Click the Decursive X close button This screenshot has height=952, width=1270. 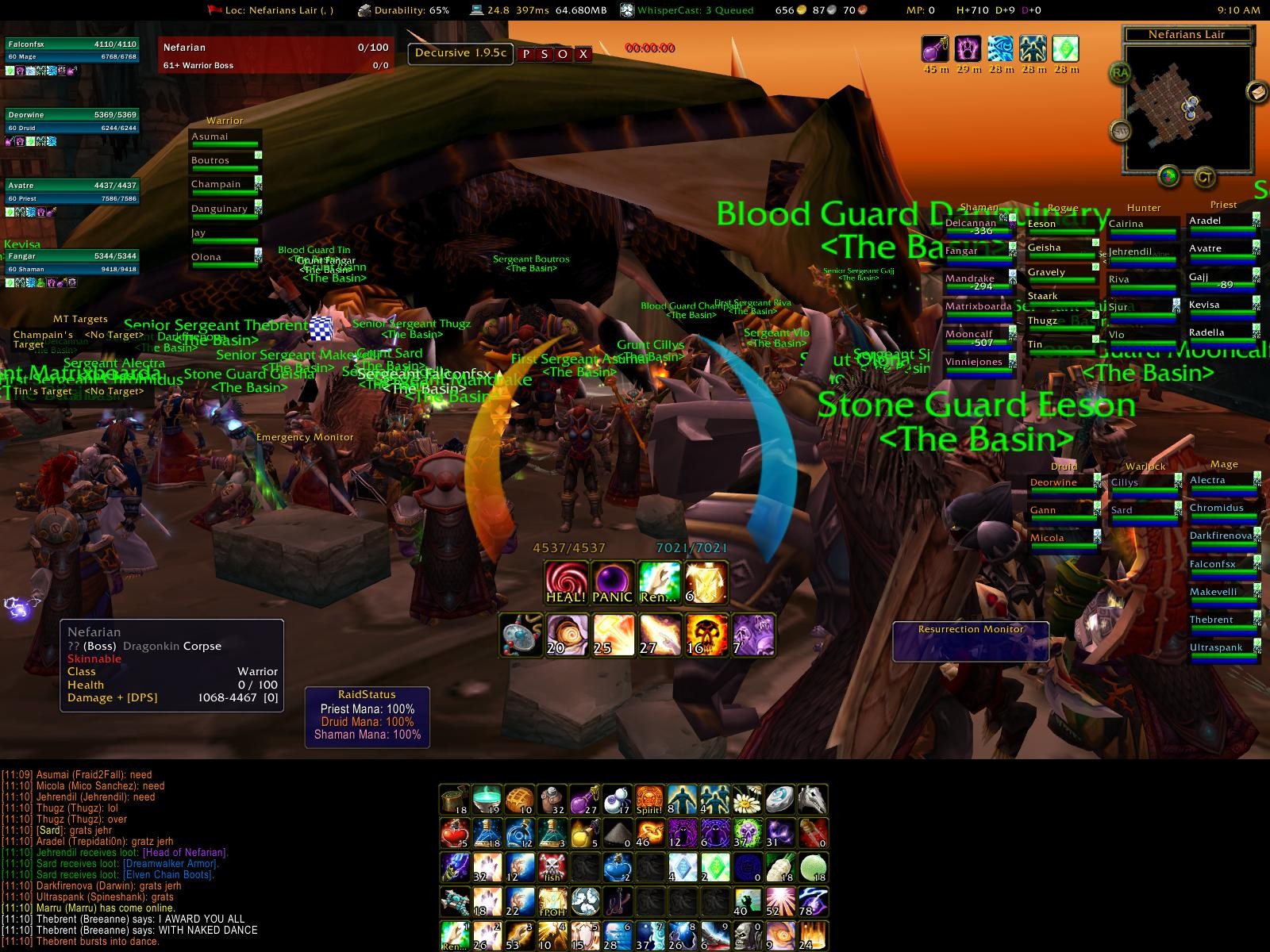[583, 54]
